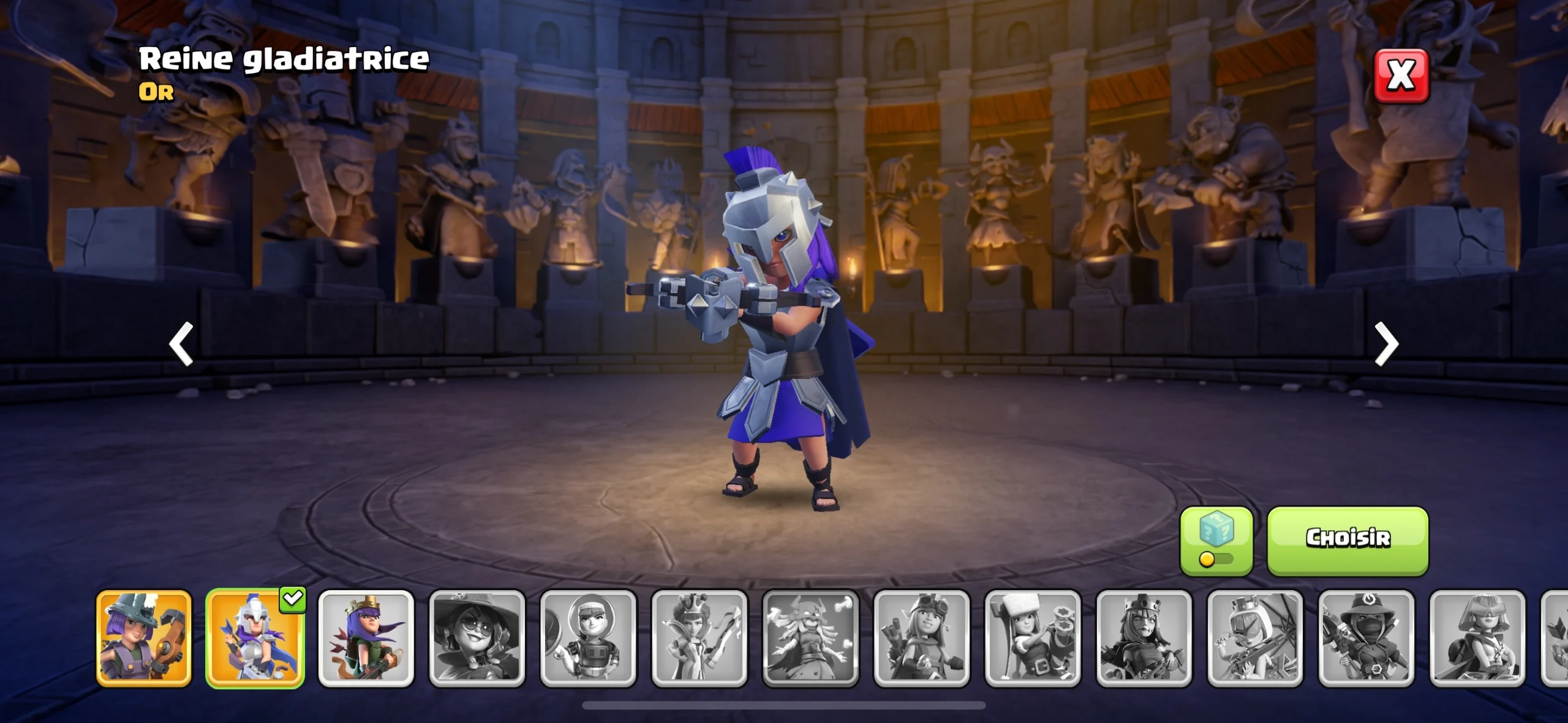Close the skin selection screen

pos(1401,76)
